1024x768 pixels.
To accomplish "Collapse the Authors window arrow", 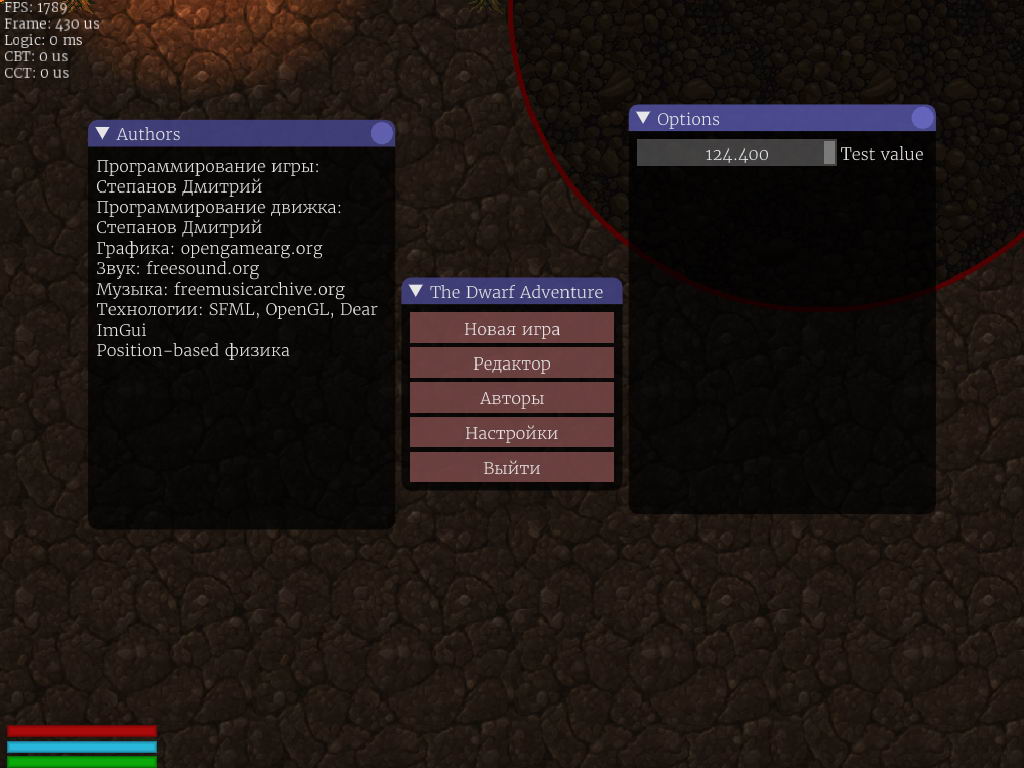I will point(102,134).
